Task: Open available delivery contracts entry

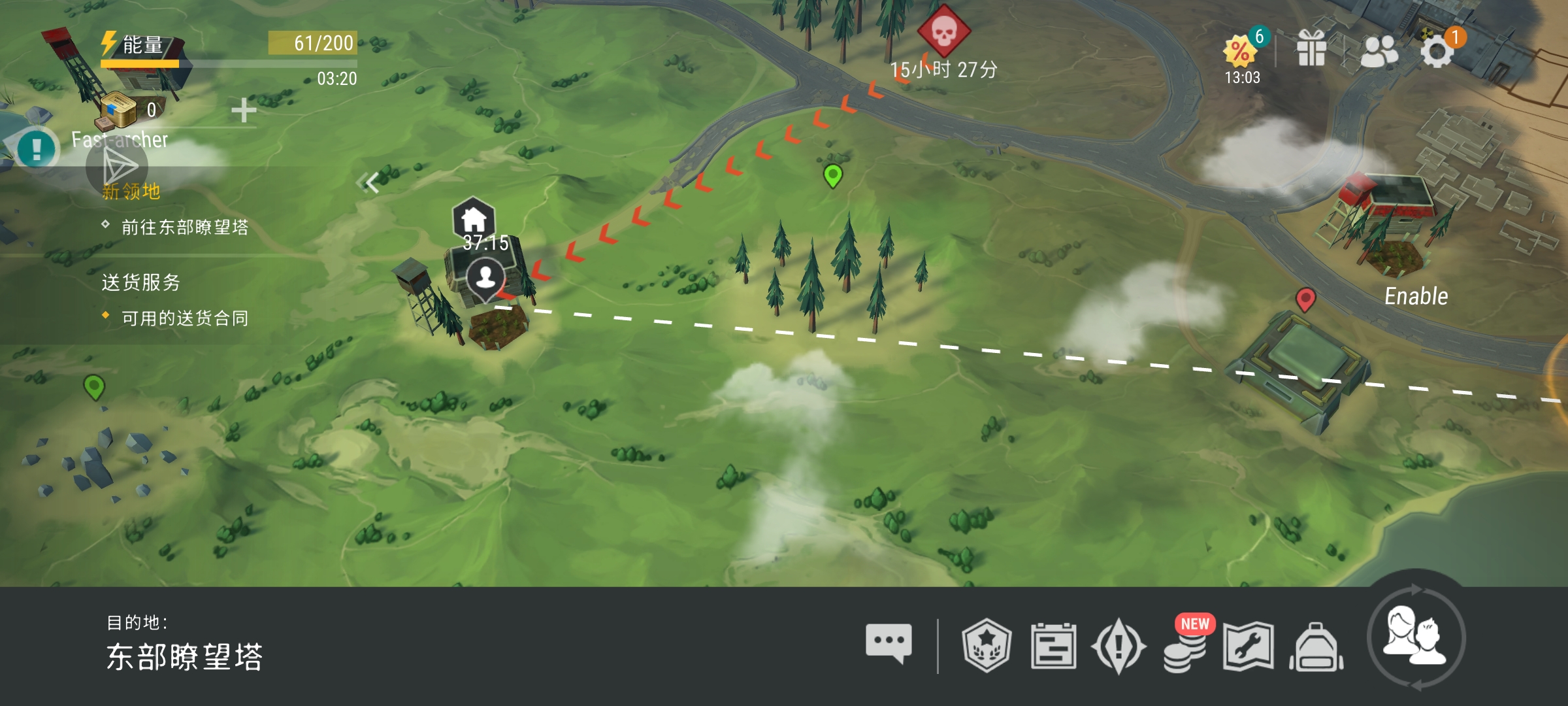Action: pyautogui.click(x=184, y=318)
